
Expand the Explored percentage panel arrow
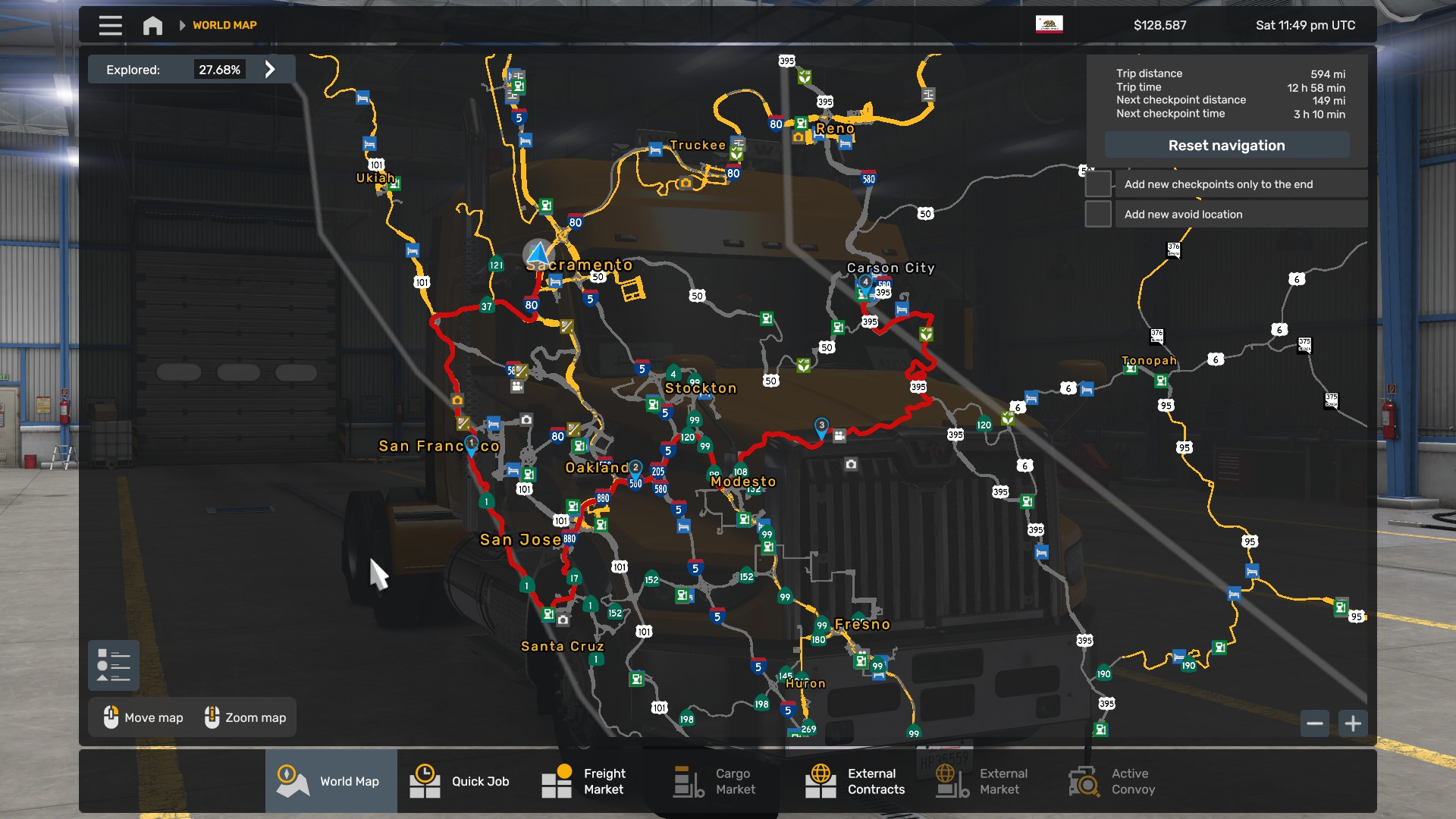point(270,69)
